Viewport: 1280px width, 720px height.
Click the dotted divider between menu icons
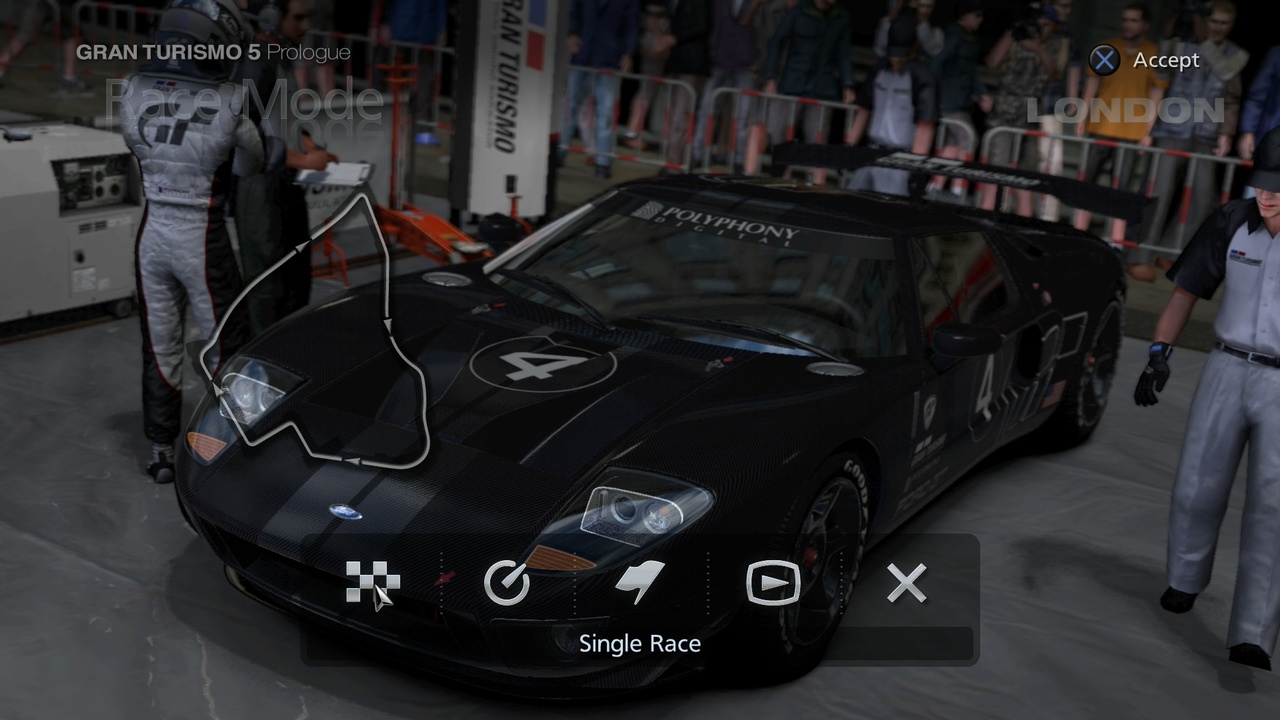(x=440, y=580)
